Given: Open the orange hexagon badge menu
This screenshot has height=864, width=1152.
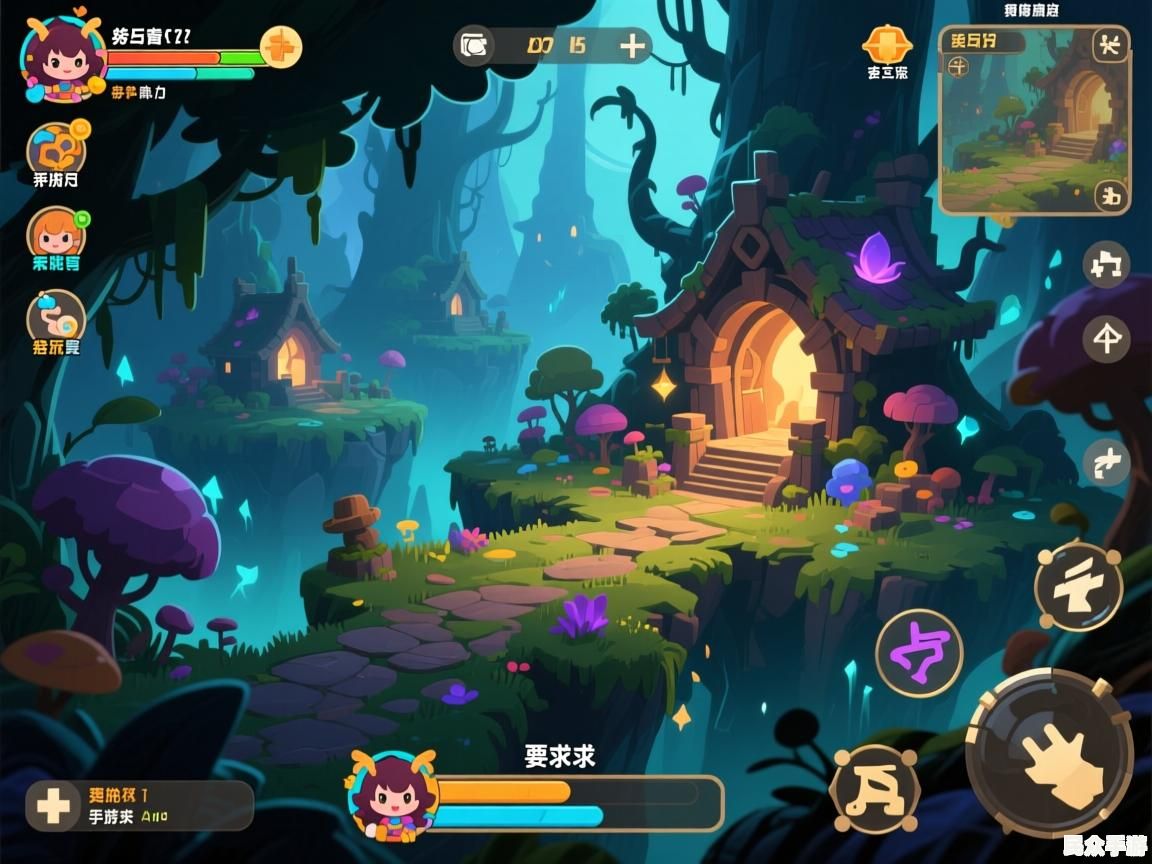Looking at the screenshot, I should pos(887,44).
